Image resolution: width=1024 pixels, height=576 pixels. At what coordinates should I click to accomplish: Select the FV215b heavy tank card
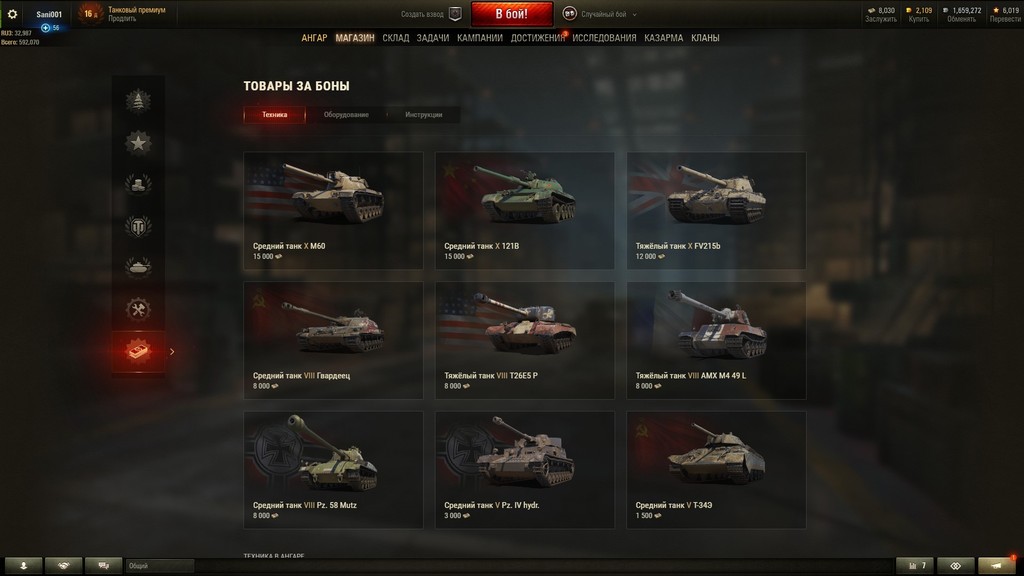point(716,210)
